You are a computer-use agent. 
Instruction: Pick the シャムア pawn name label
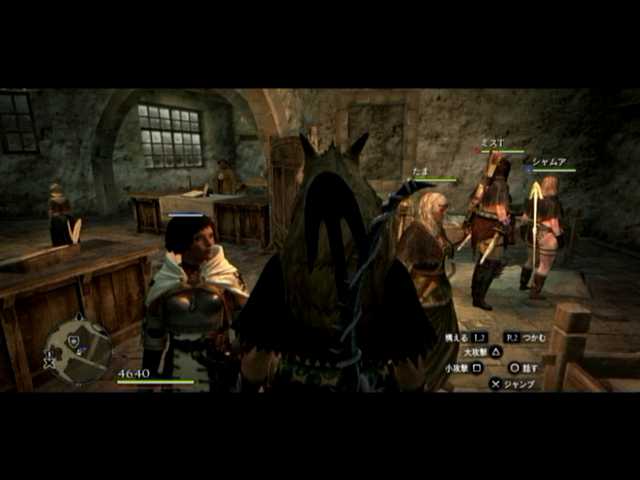point(550,161)
